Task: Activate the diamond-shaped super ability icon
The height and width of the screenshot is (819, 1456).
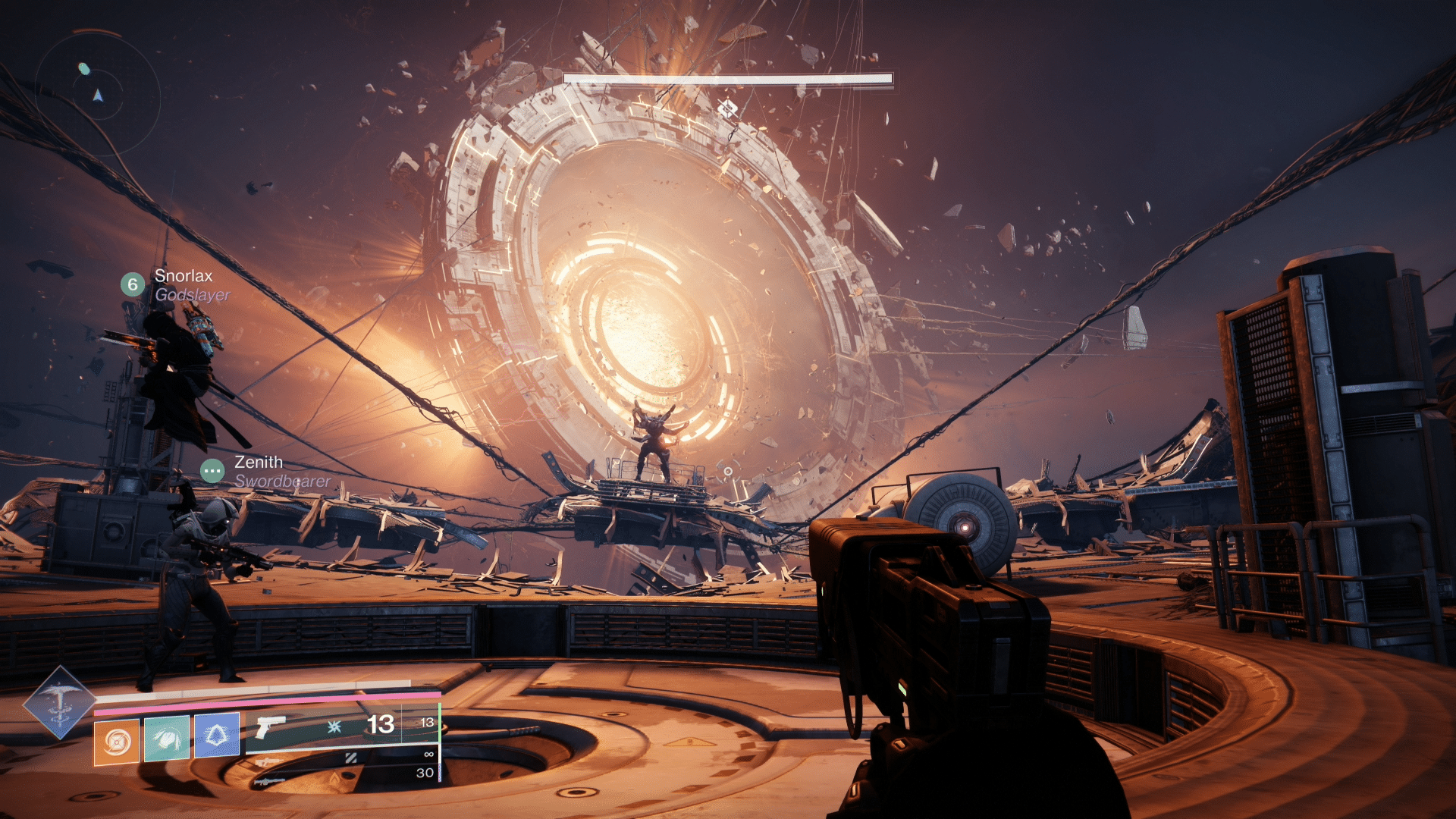Action: pyautogui.click(x=59, y=702)
